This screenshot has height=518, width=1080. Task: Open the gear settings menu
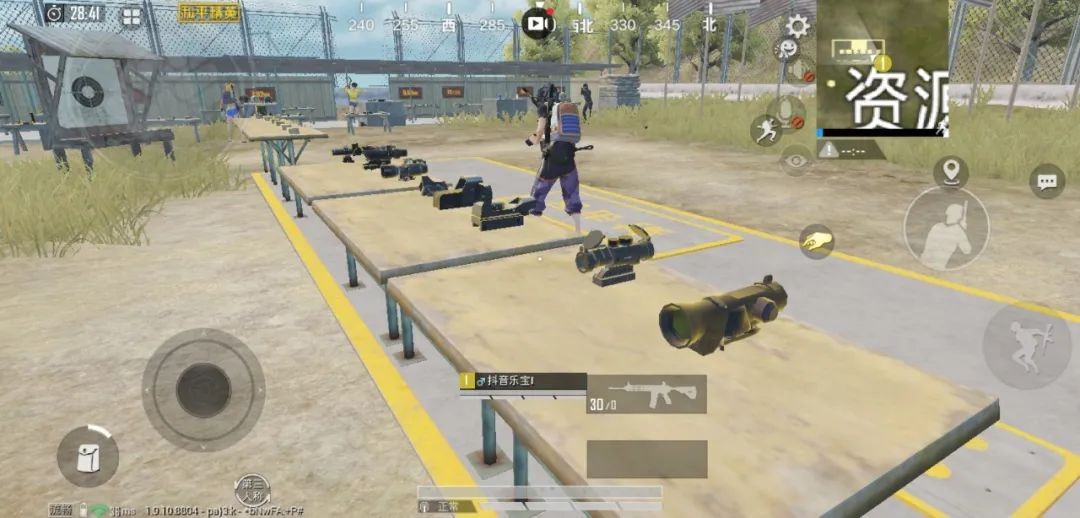(x=797, y=26)
